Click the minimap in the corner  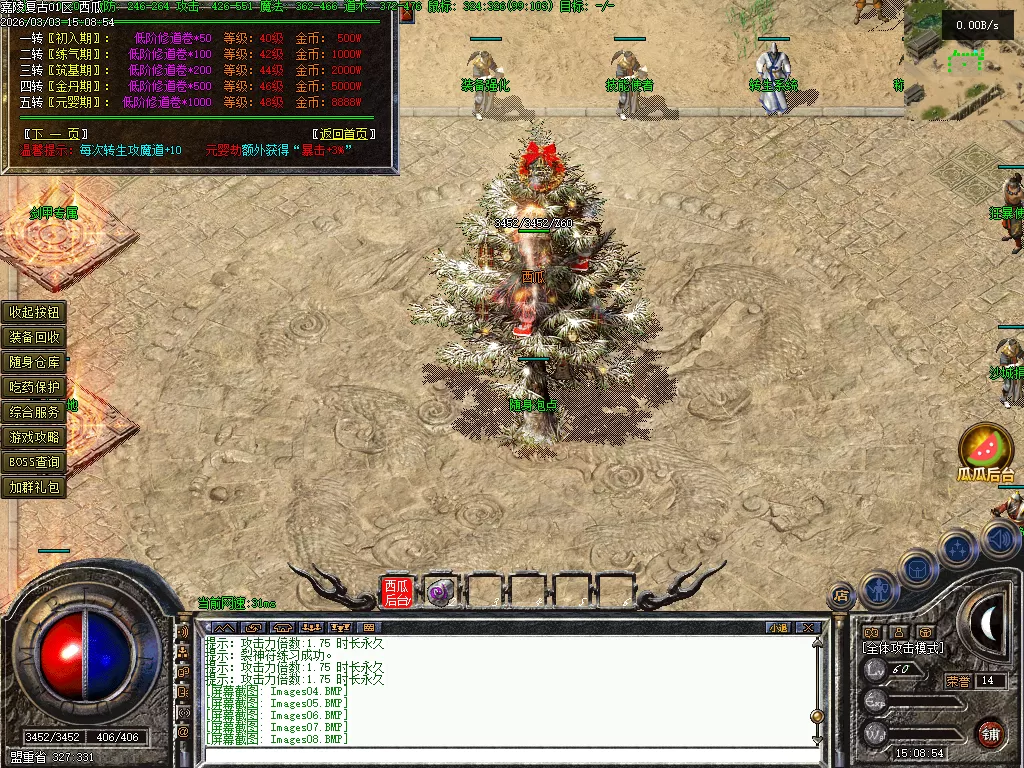coord(962,60)
